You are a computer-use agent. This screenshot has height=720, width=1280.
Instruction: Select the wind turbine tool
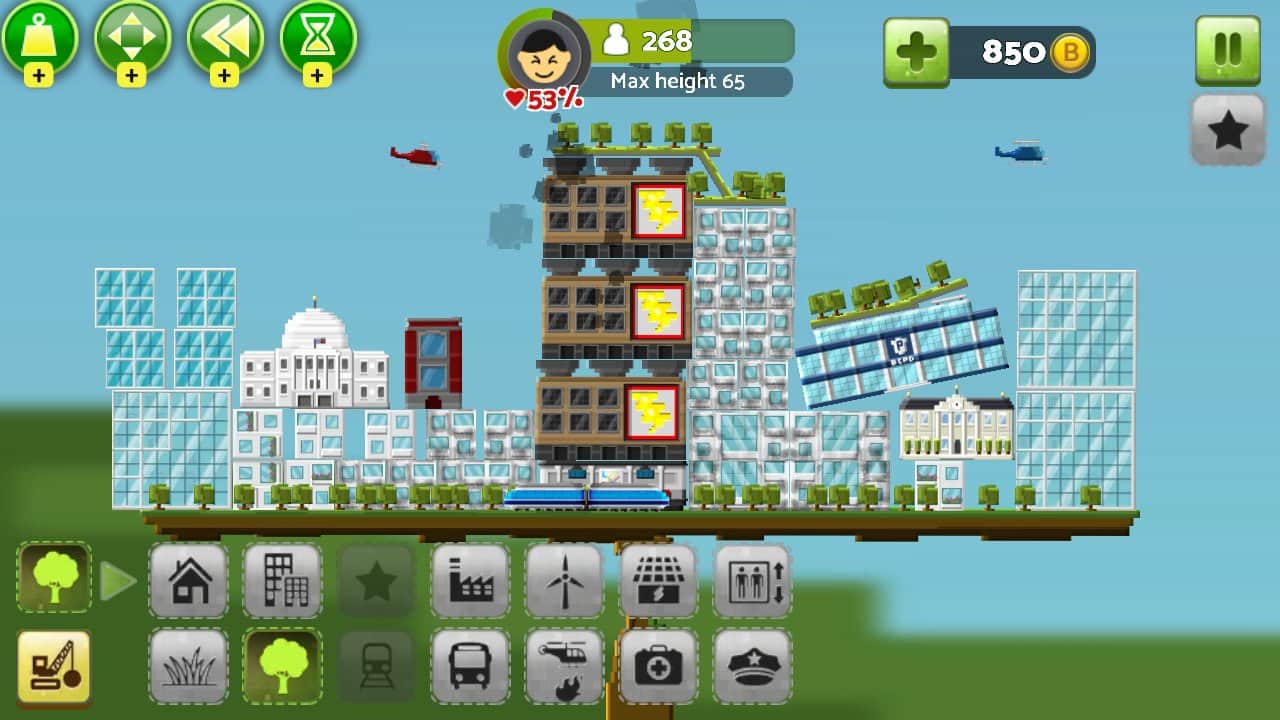pyautogui.click(x=564, y=580)
